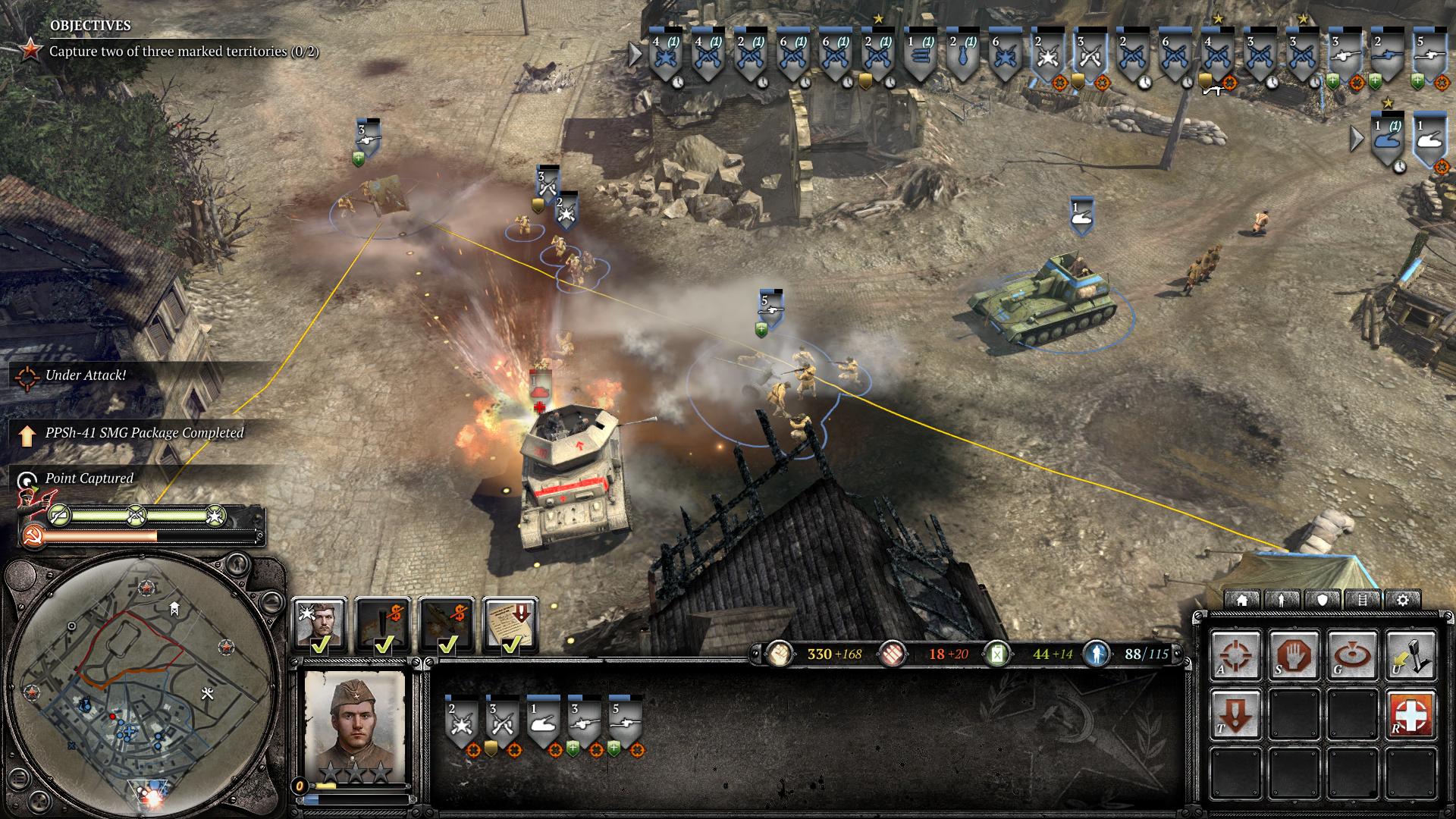Select the document with red arrow ability
Image resolution: width=1456 pixels, height=819 pixels.
point(510,625)
